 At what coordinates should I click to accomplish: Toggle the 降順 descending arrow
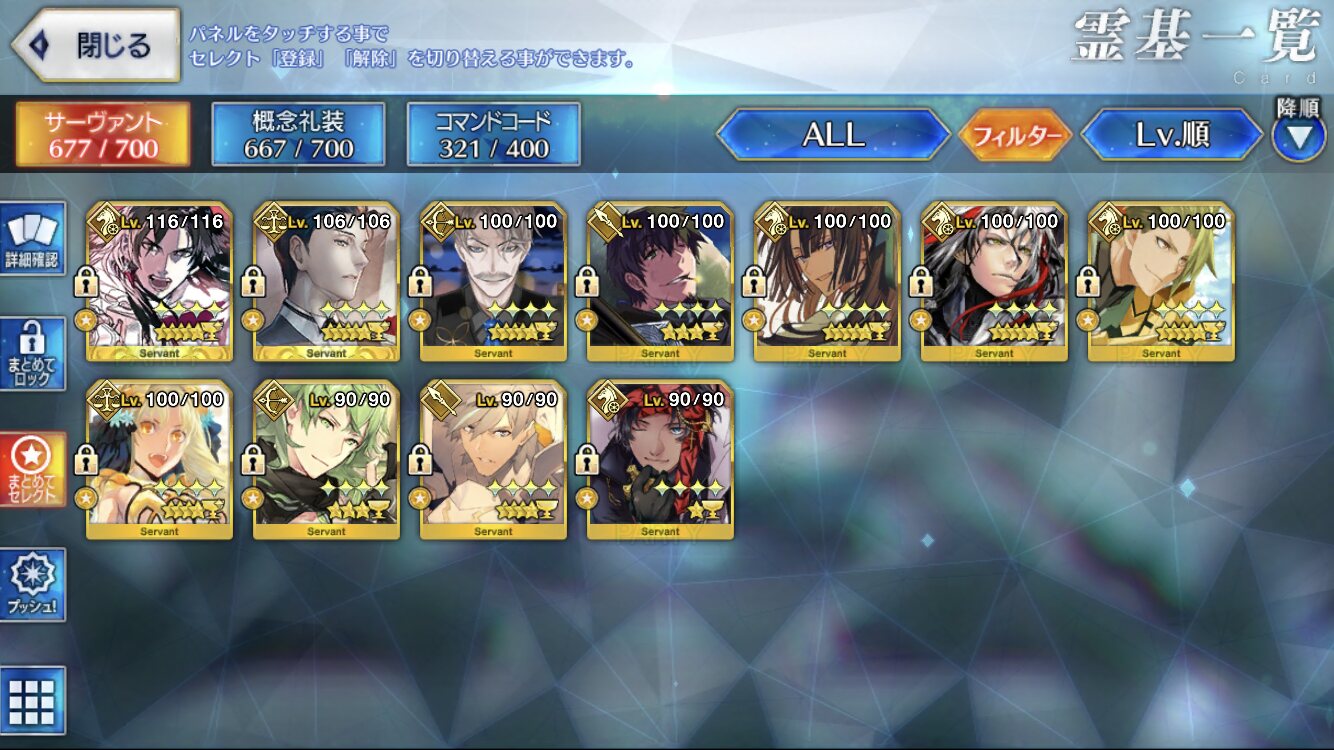pyautogui.click(x=1298, y=135)
